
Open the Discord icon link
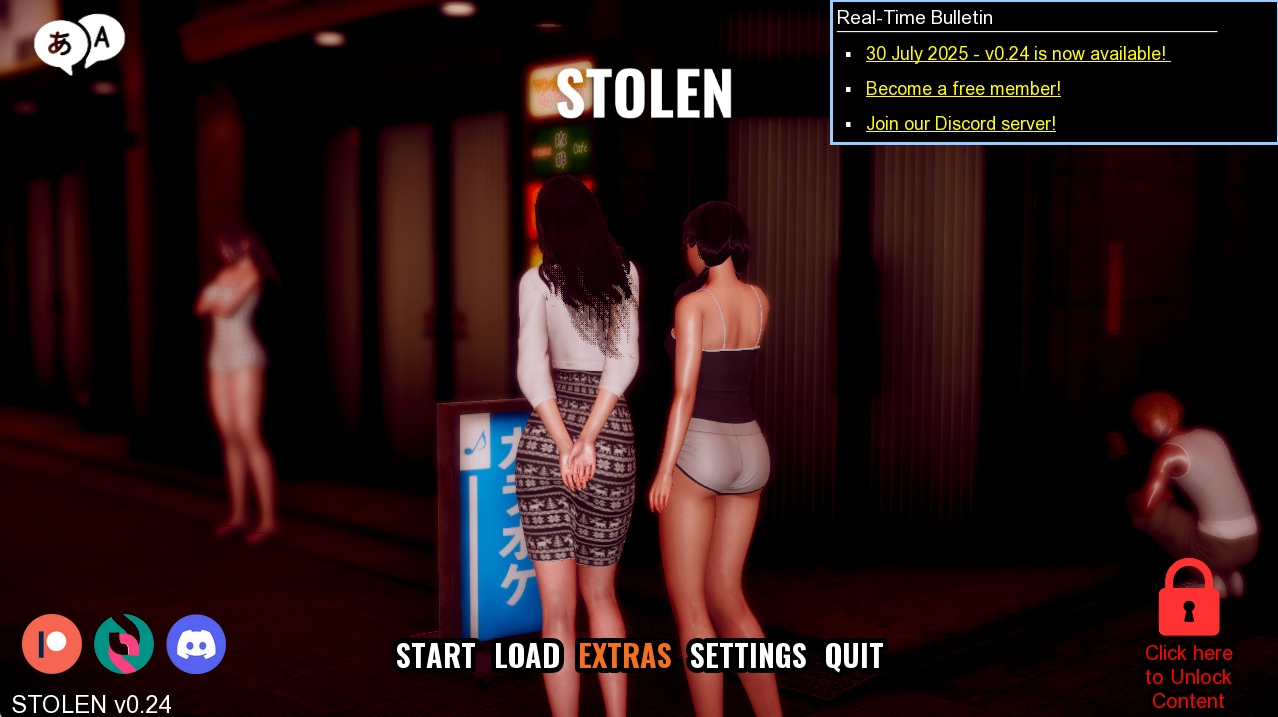pos(196,644)
